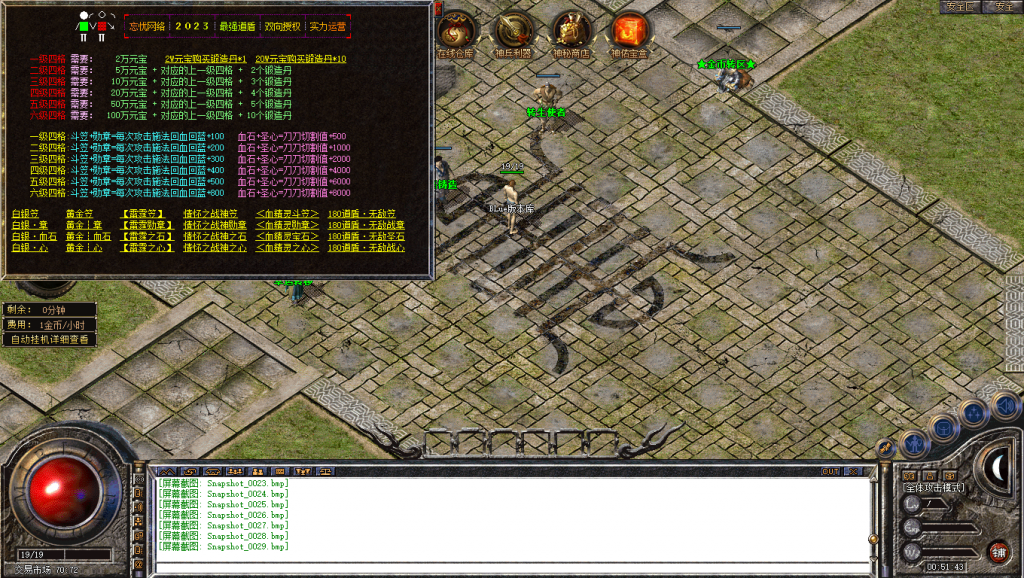The image size is (1024, 578).
Task: Open the 在线仓库 online warehouse
Action: [x=455, y=33]
